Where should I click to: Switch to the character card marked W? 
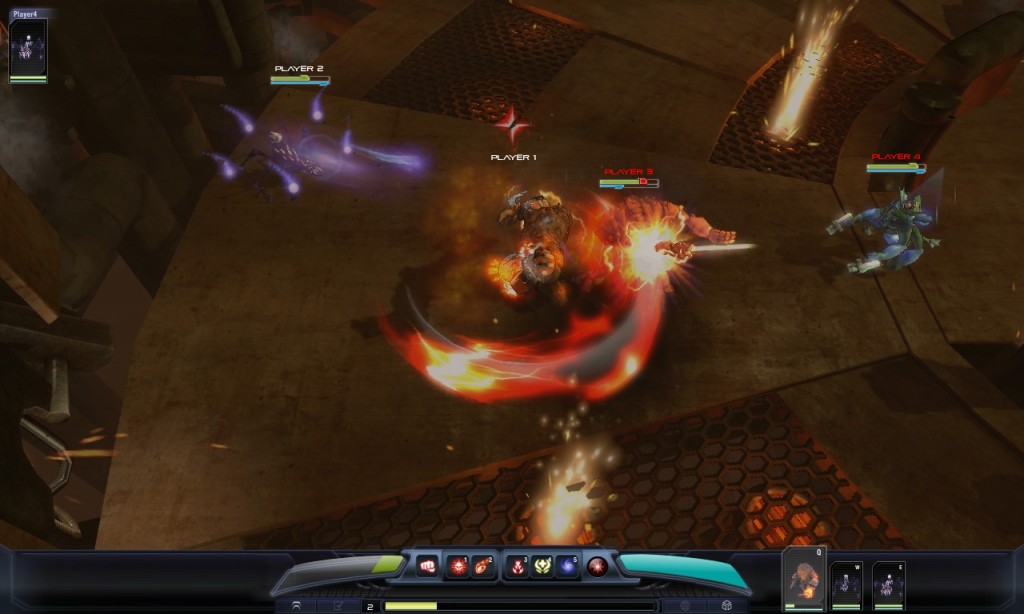[x=846, y=584]
